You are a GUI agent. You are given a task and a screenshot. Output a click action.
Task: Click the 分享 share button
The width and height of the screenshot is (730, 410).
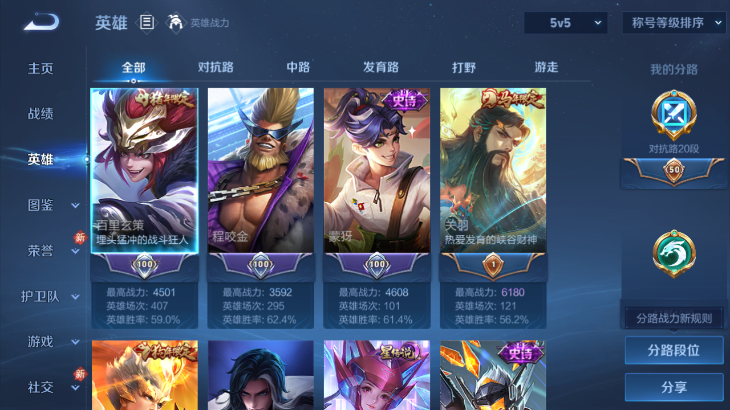673,387
